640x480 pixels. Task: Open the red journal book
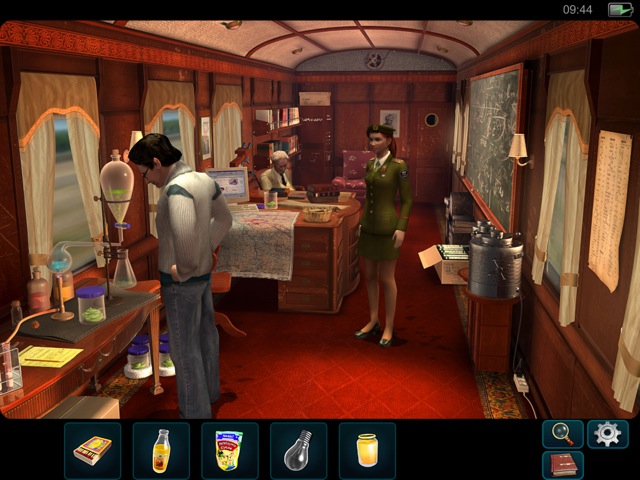tap(562, 465)
